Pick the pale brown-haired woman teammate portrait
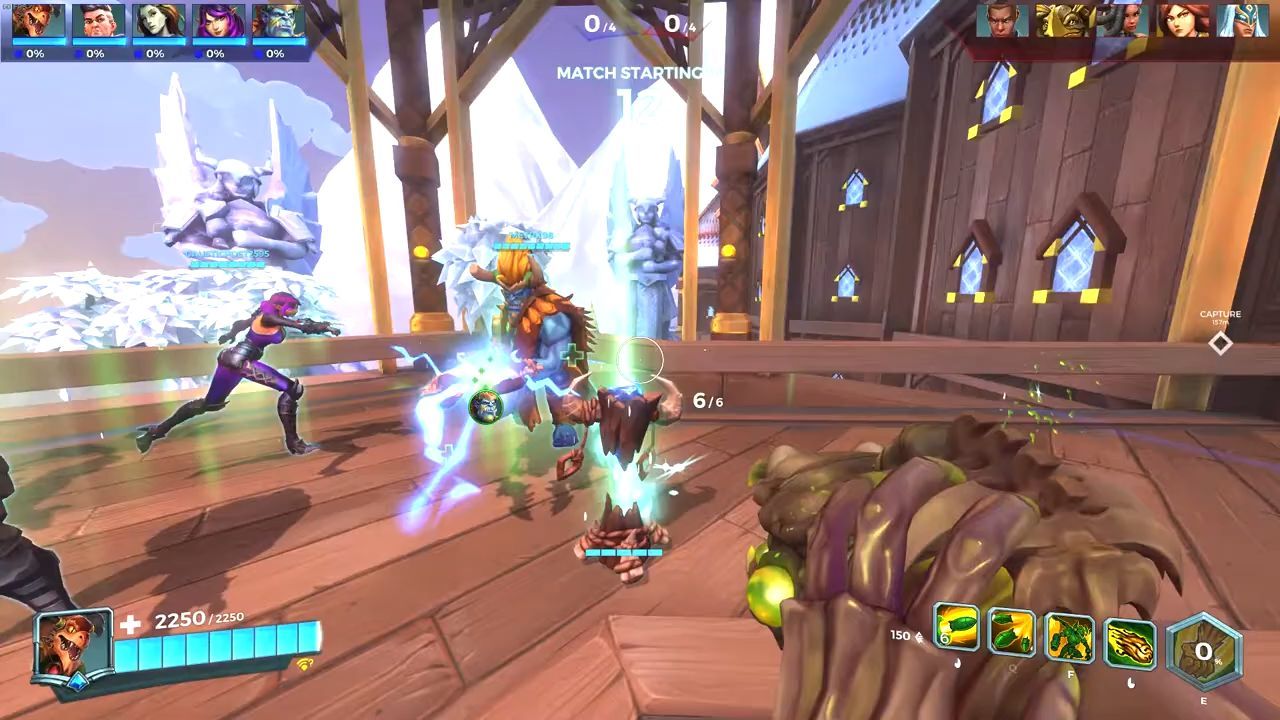 point(159,21)
